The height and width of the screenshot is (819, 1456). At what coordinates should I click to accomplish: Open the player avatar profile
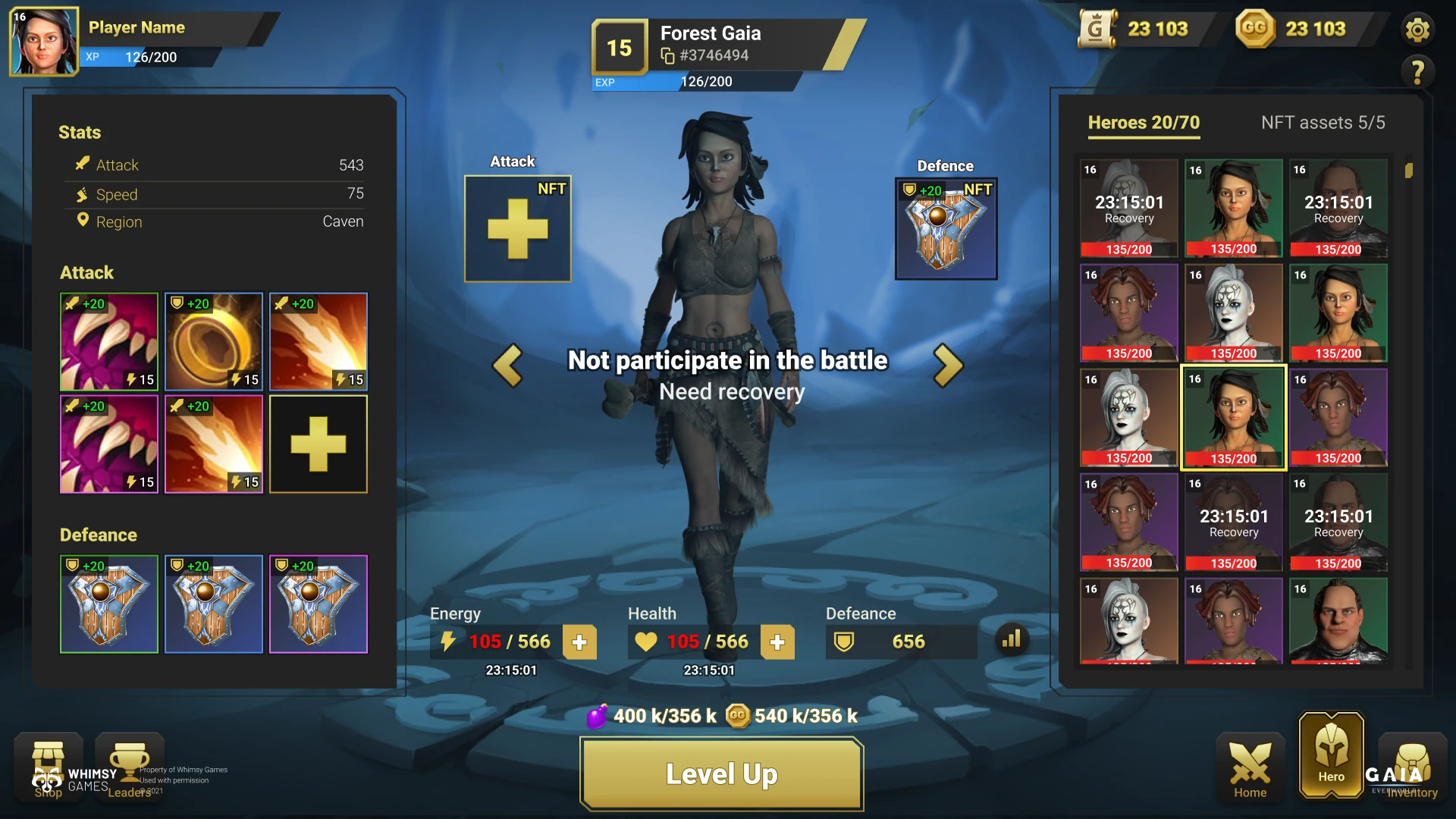click(43, 42)
